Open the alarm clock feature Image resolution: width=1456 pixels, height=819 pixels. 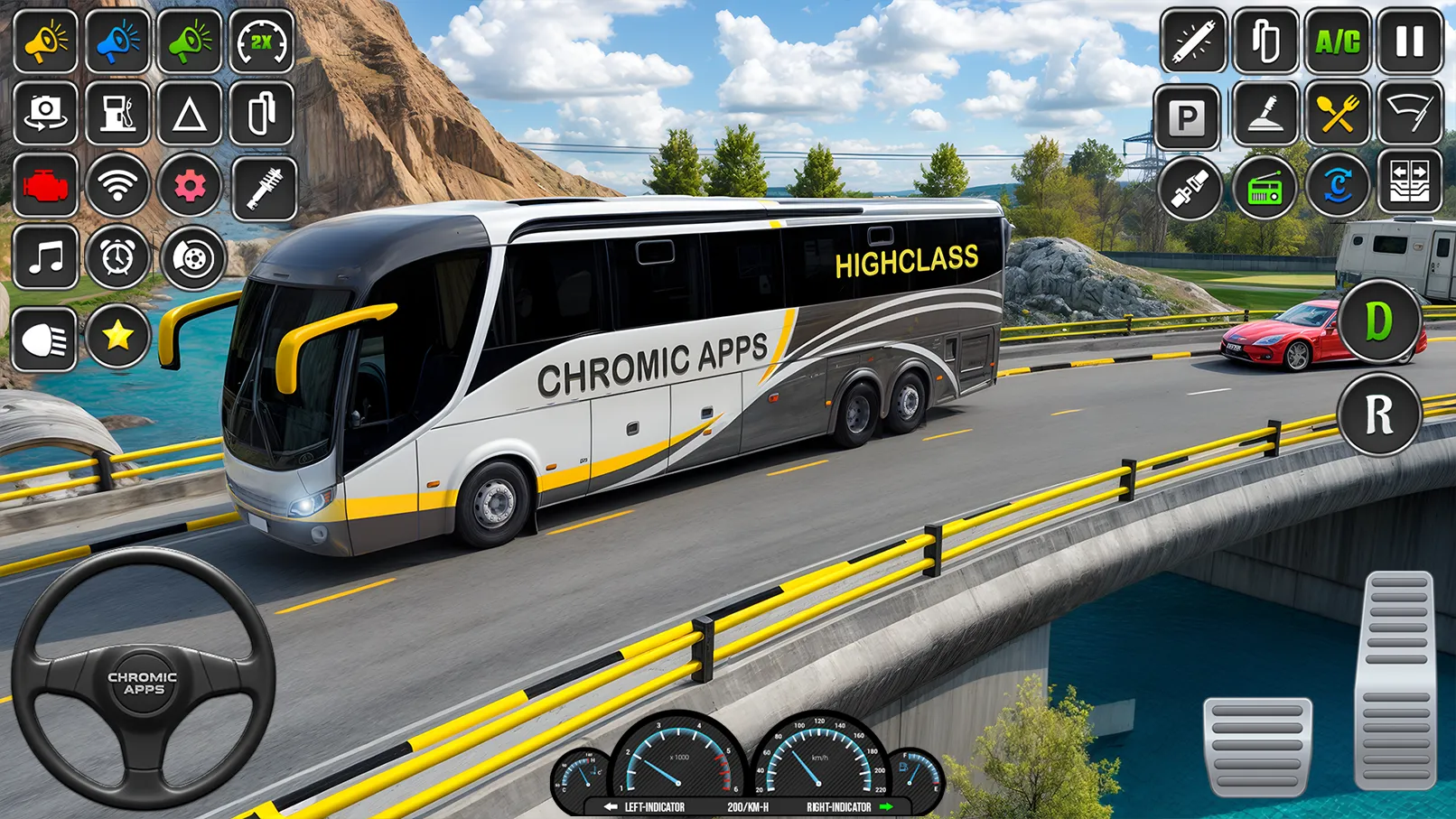coord(117,260)
